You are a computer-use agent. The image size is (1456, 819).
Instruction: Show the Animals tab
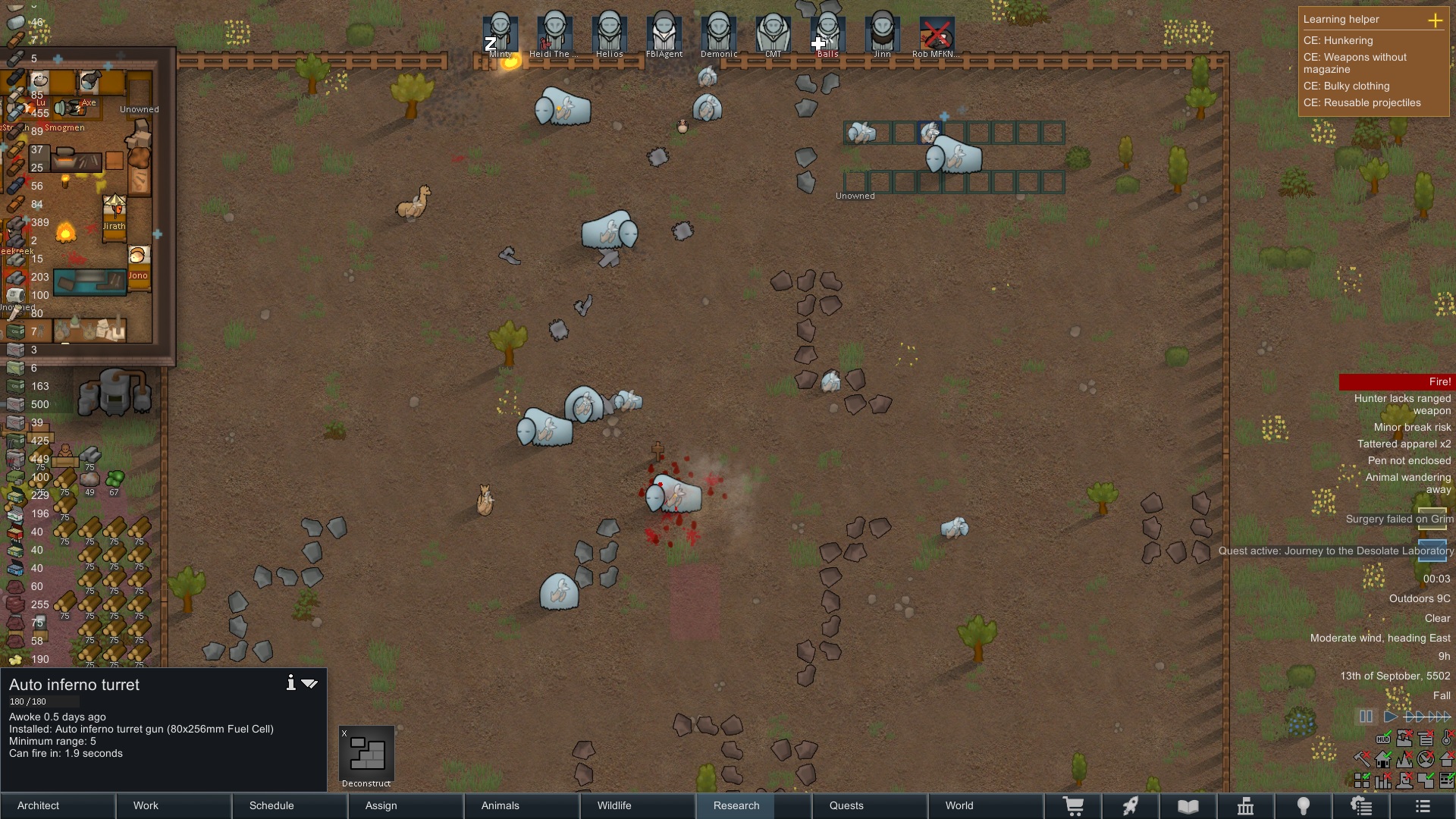(x=522, y=805)
